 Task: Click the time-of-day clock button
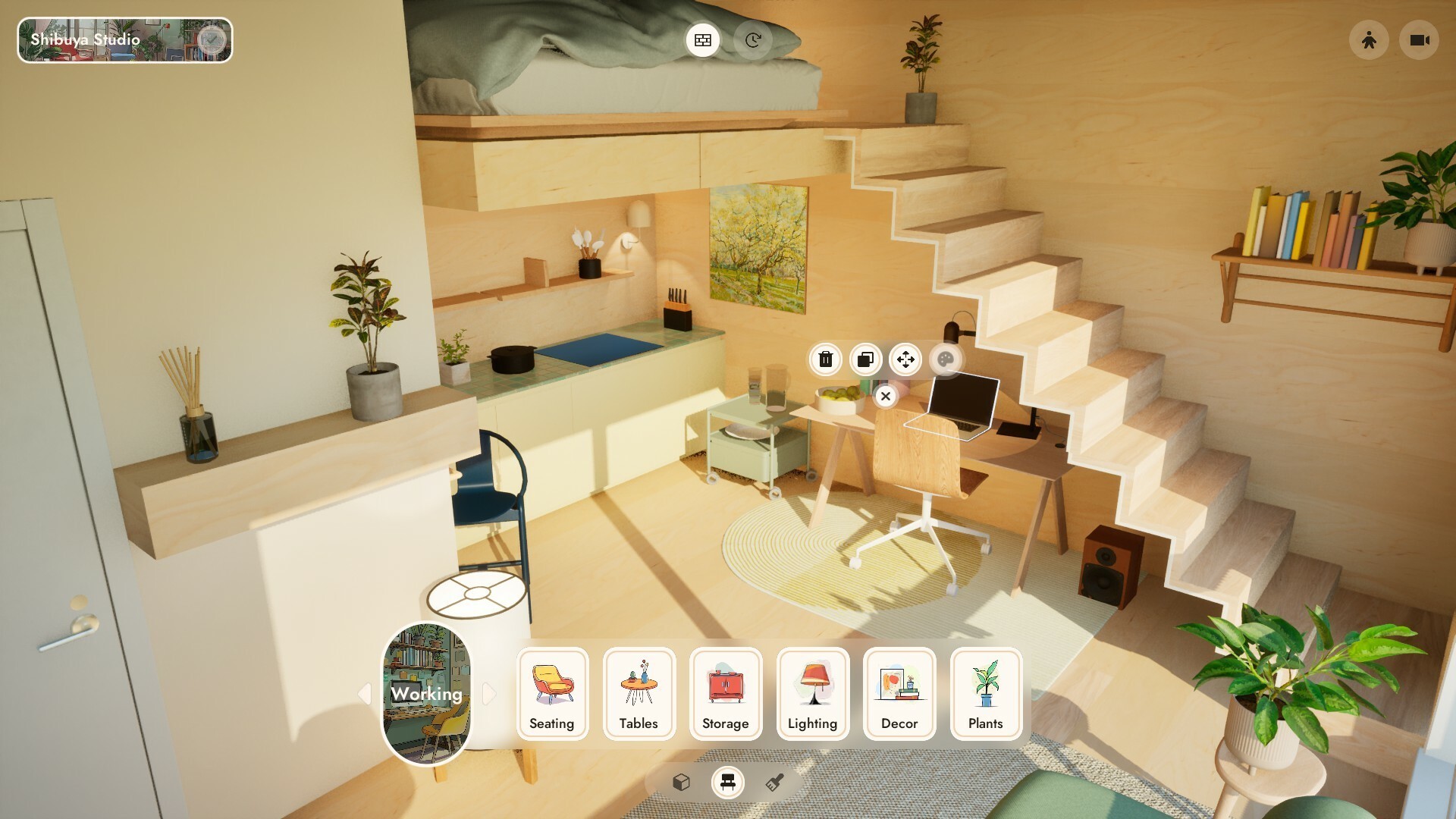point(752,40)
